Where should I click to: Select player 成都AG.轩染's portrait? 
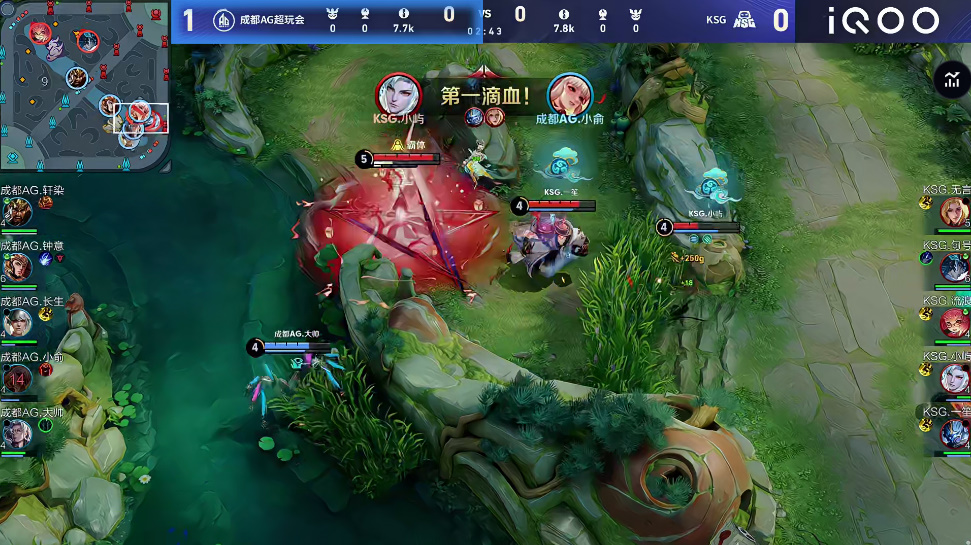[x=17, y=211]
